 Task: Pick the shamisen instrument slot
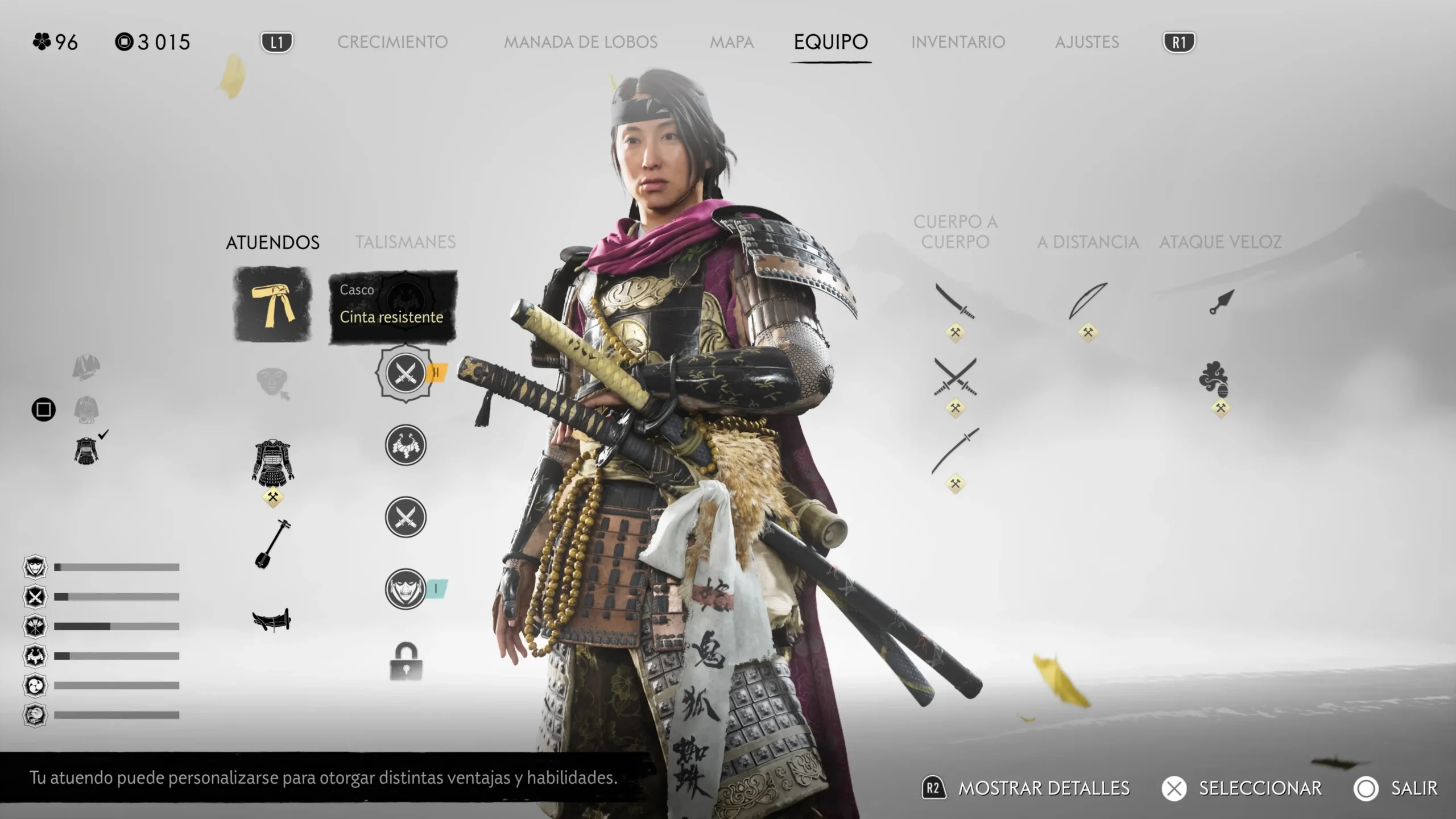(272, 544)
